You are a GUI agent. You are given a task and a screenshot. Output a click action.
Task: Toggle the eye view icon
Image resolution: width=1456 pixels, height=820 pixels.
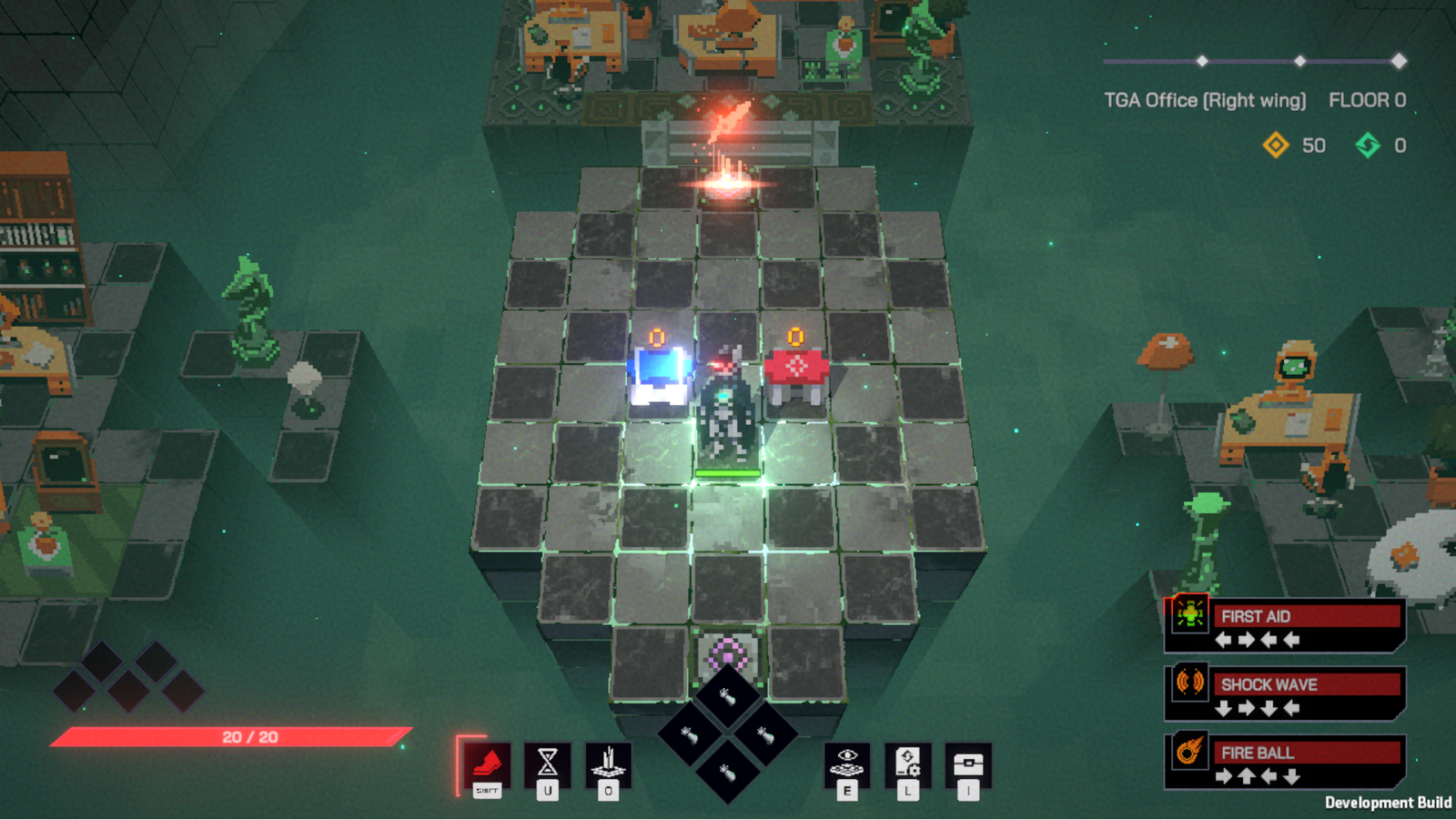(847, 763)
